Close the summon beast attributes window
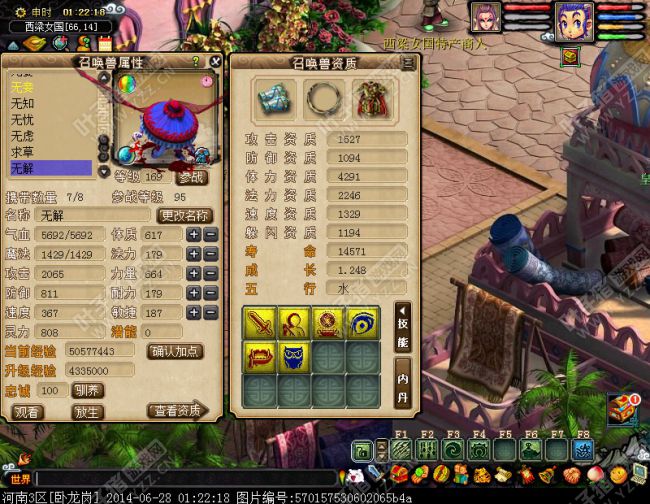This screenshot has width=650, height=504. (214, 62)
